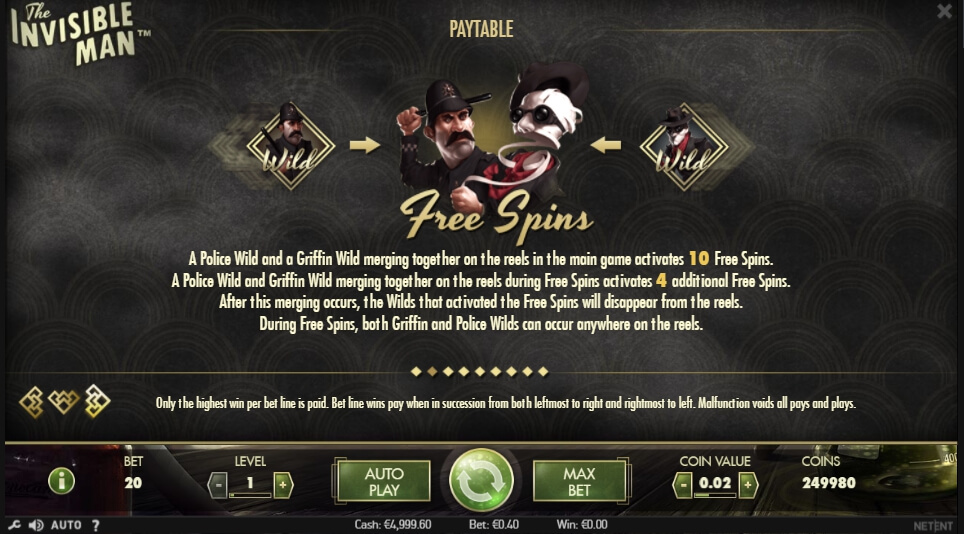The height and width of the screenshot is (534, 964).
Task: Show the paylines using the gold pattern icons
Action: tap(64, 401)
